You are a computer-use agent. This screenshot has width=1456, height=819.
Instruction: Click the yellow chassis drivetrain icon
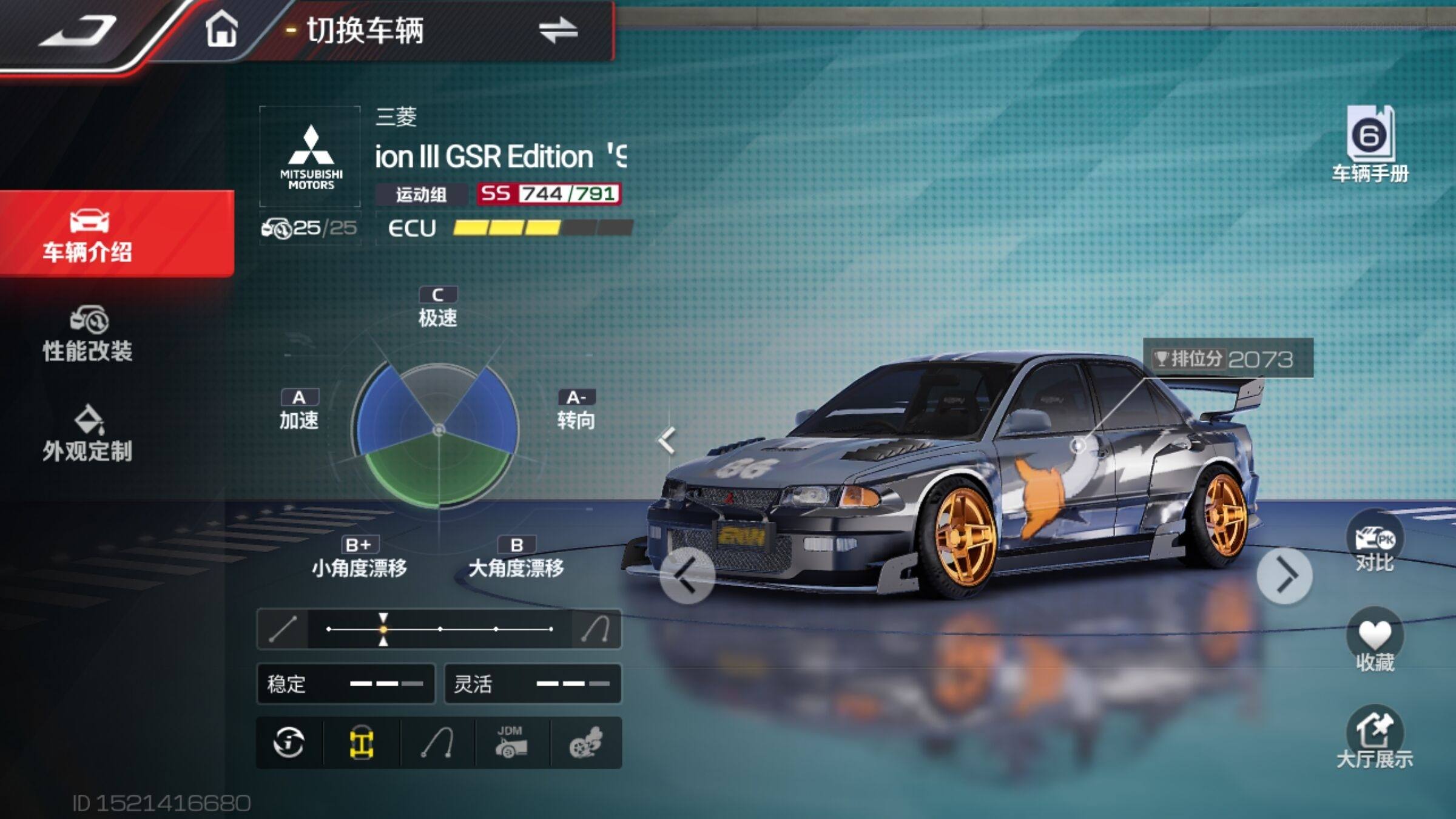pos(362,743)
